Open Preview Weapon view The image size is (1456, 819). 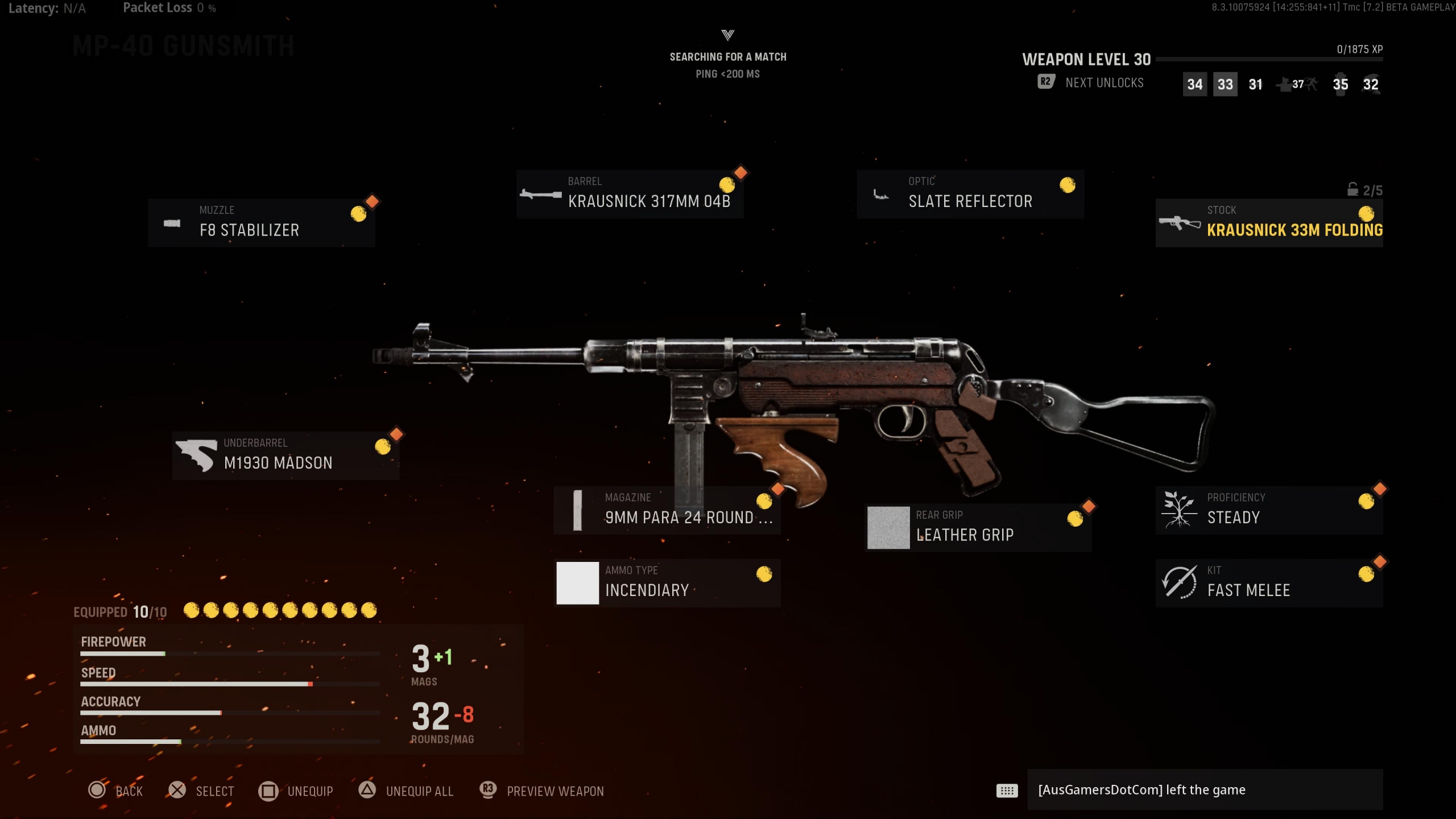542,791
